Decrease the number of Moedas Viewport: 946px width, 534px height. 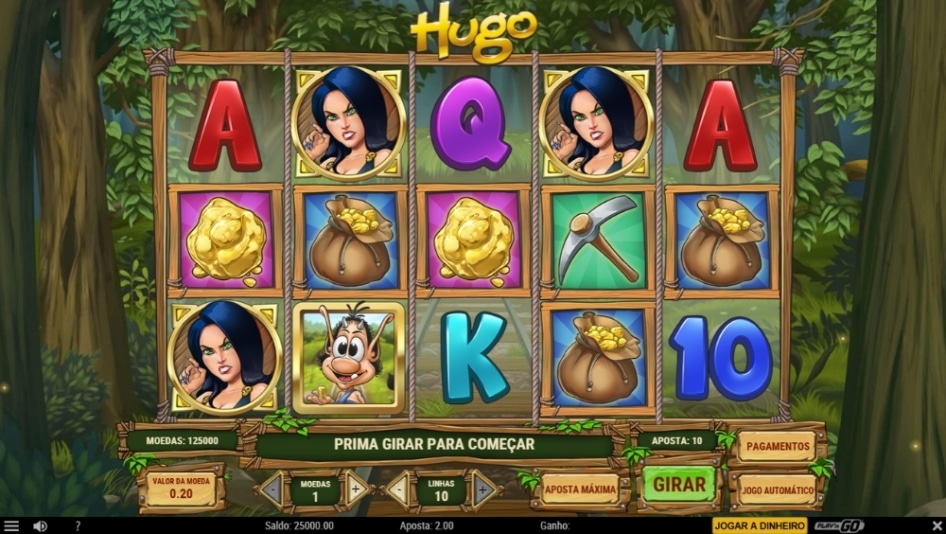271,490
